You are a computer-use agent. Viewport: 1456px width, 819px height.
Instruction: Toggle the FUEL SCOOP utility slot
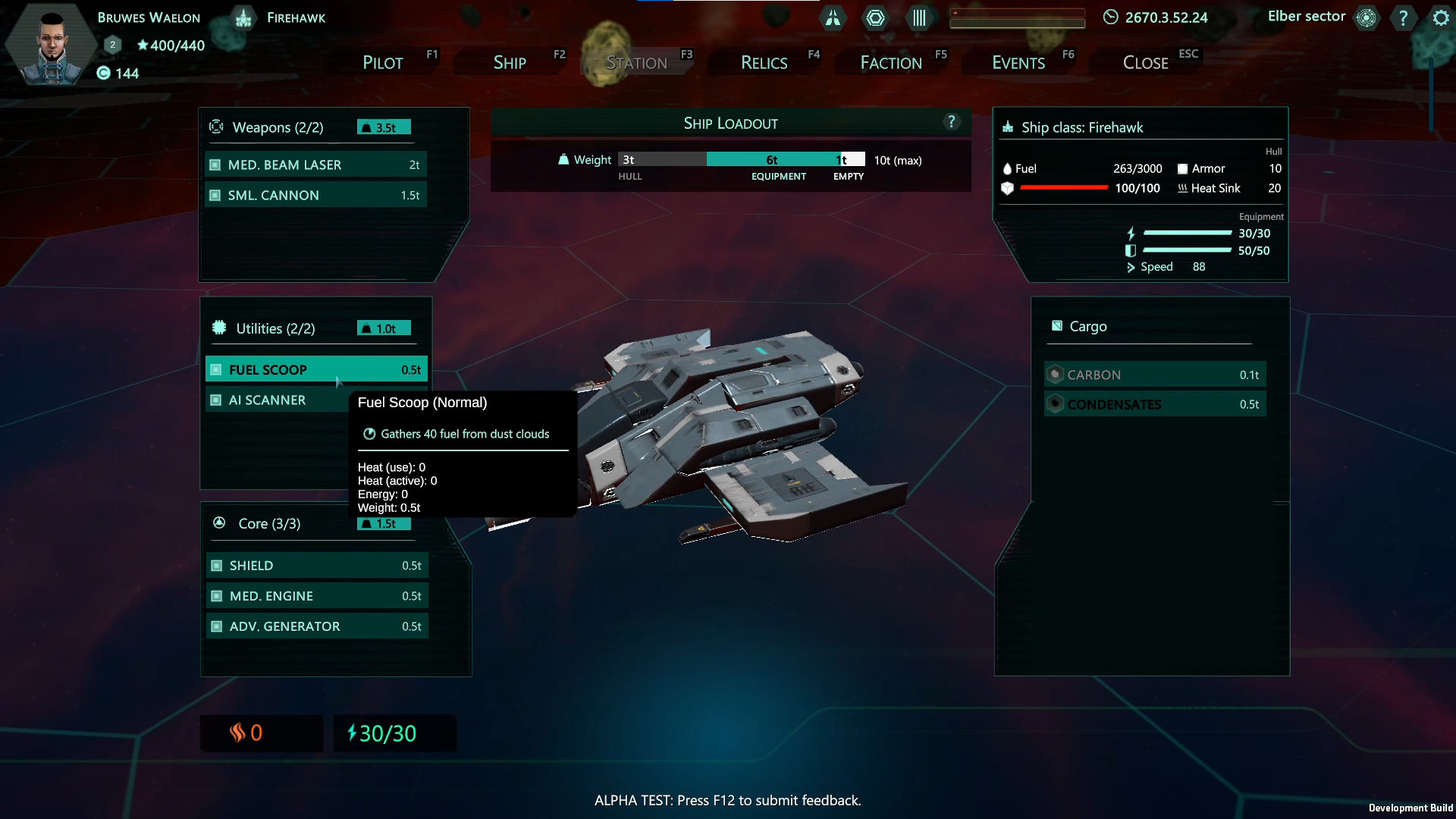point(315,369)
